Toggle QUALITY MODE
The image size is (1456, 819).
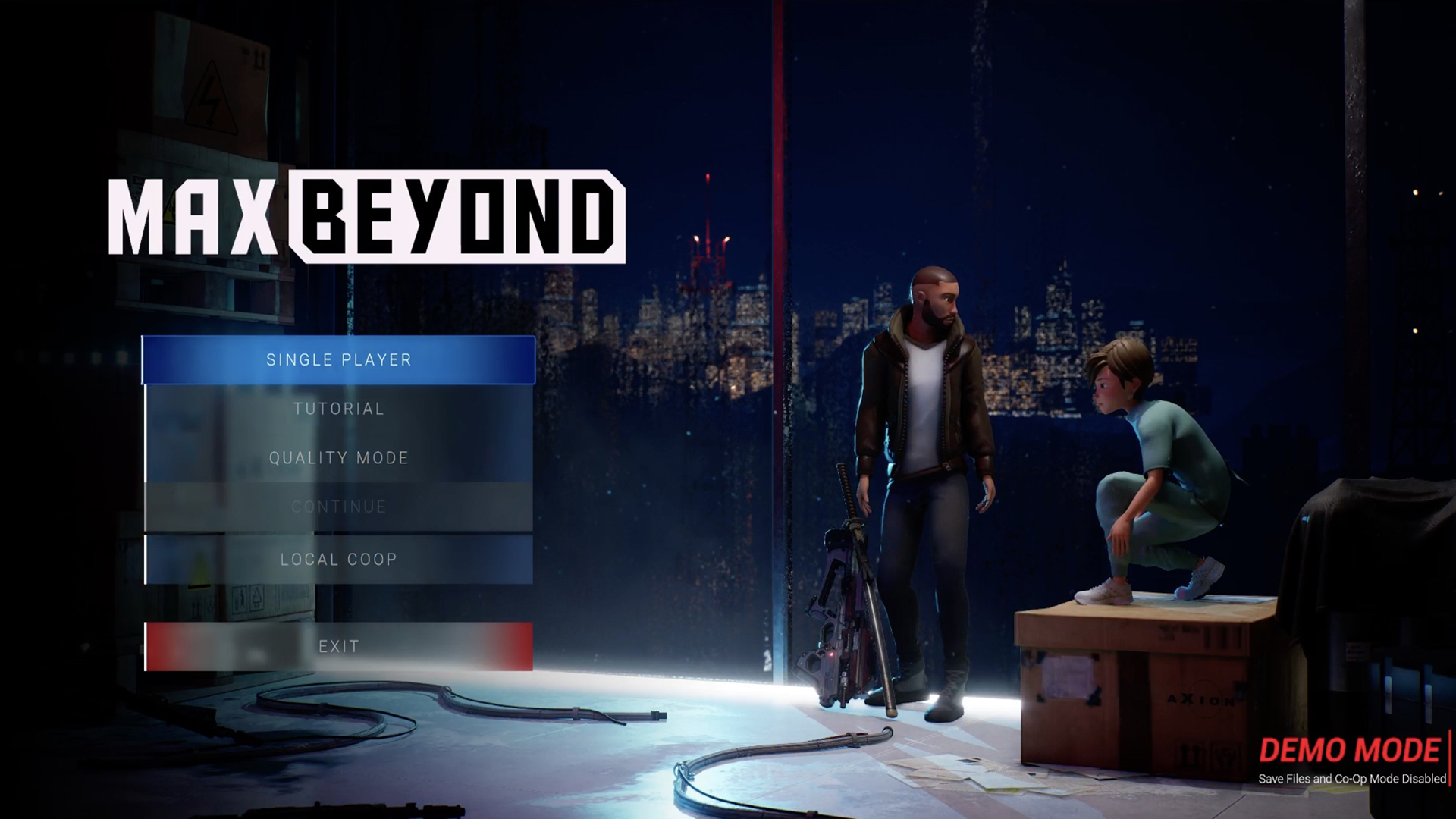(x=338, y=458)
